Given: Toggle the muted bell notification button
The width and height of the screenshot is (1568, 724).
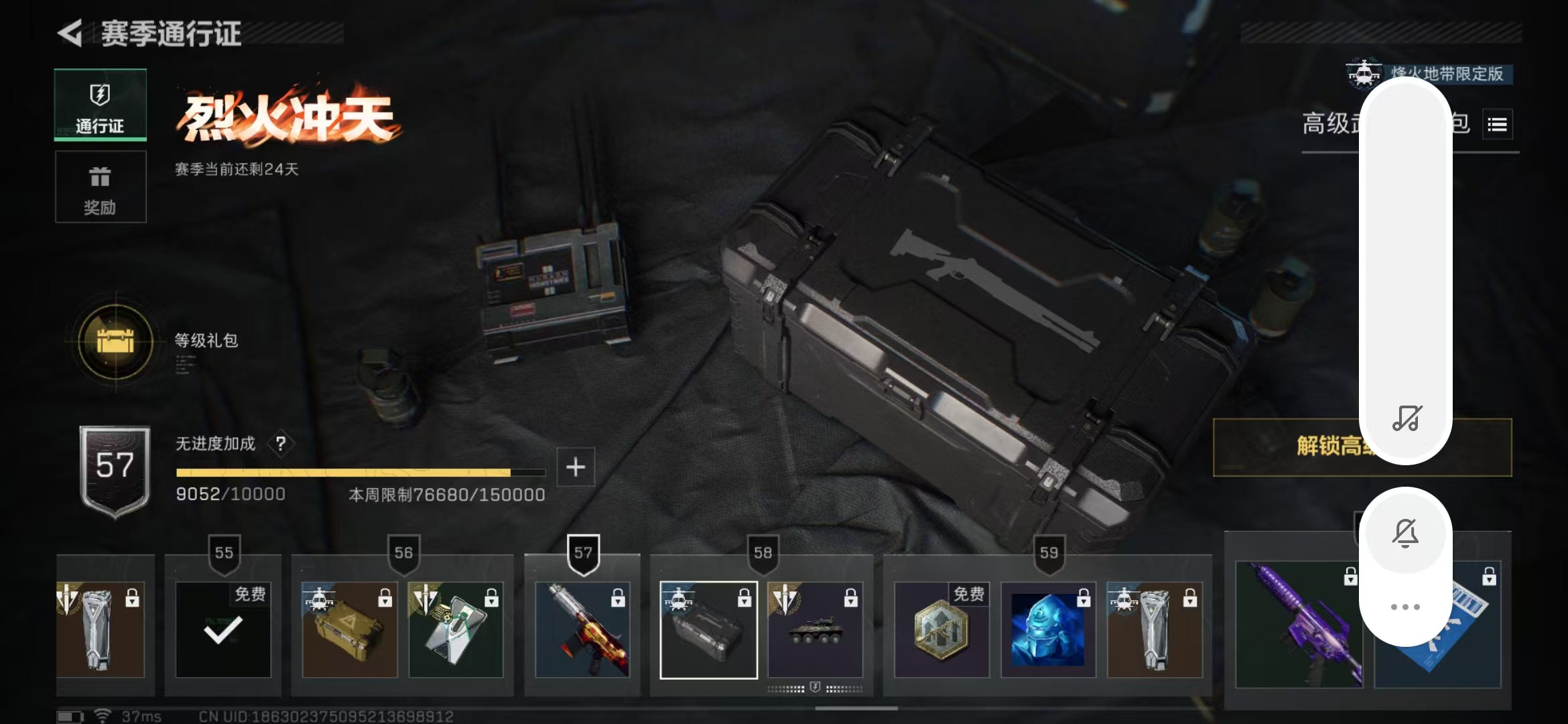Looking at the screenshot, I should click(x=1405, y=533).
